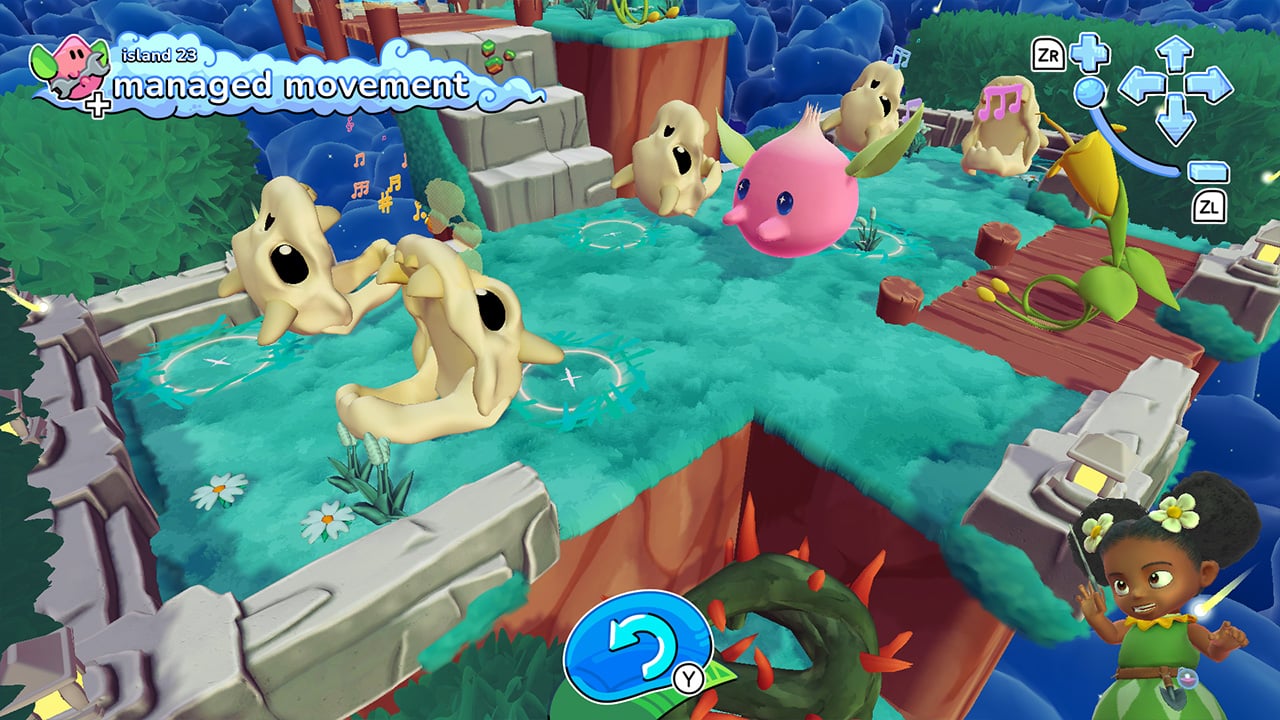Rotate camera with the left arrow
1280x720 pixels.
[1138, 87]
